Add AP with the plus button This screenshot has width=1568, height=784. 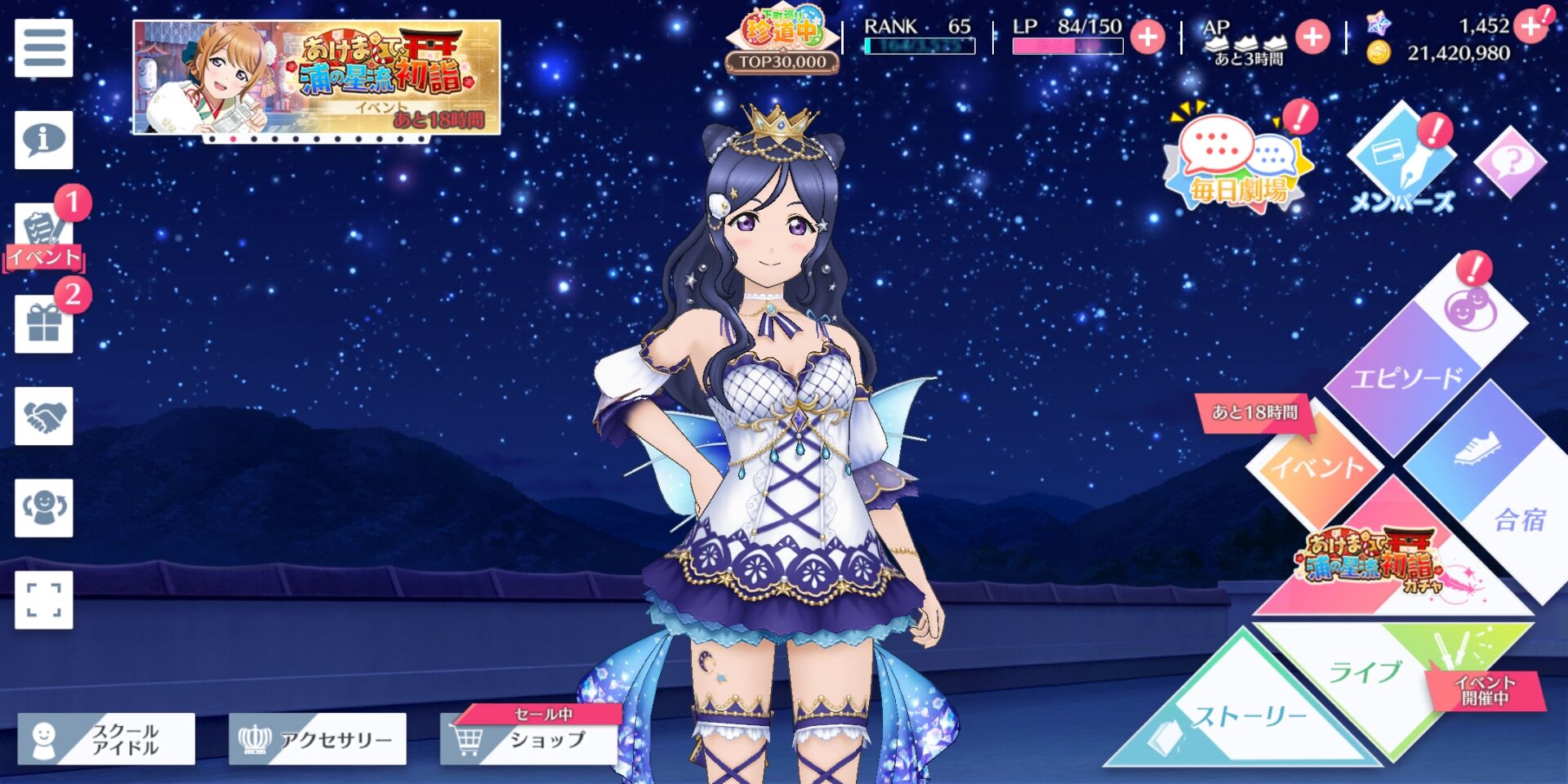pyautogui.click(x=1312, y=37)
